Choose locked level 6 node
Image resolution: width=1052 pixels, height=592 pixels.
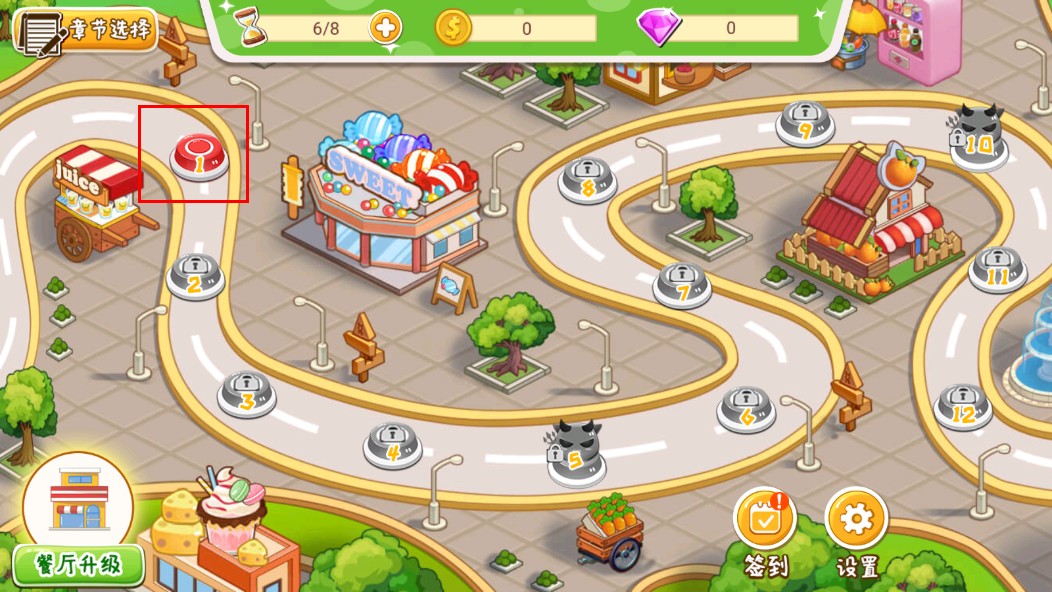pyautogui.click(x=746, y=408)
